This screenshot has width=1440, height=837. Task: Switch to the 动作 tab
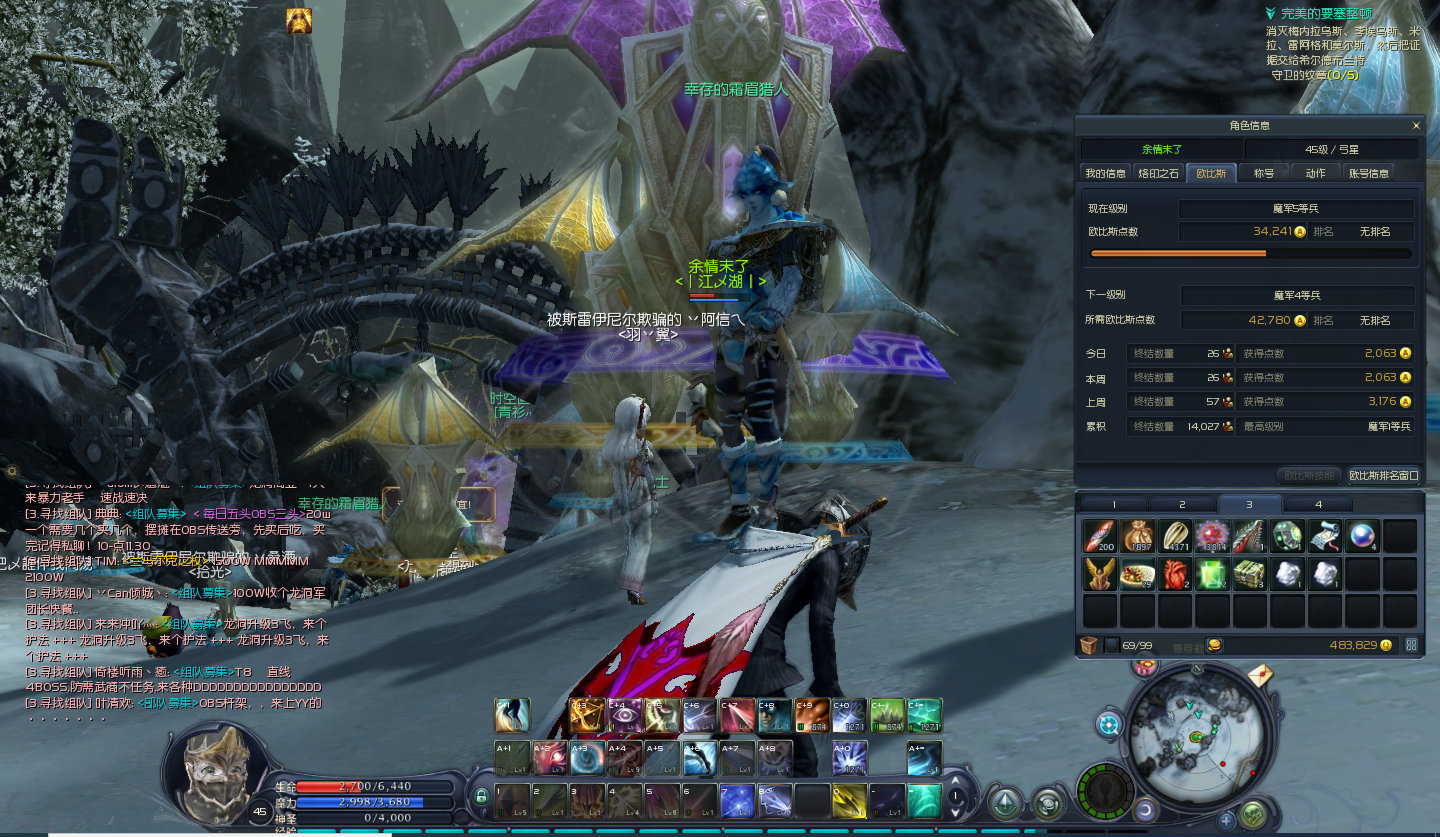[x=1315, y=173]
